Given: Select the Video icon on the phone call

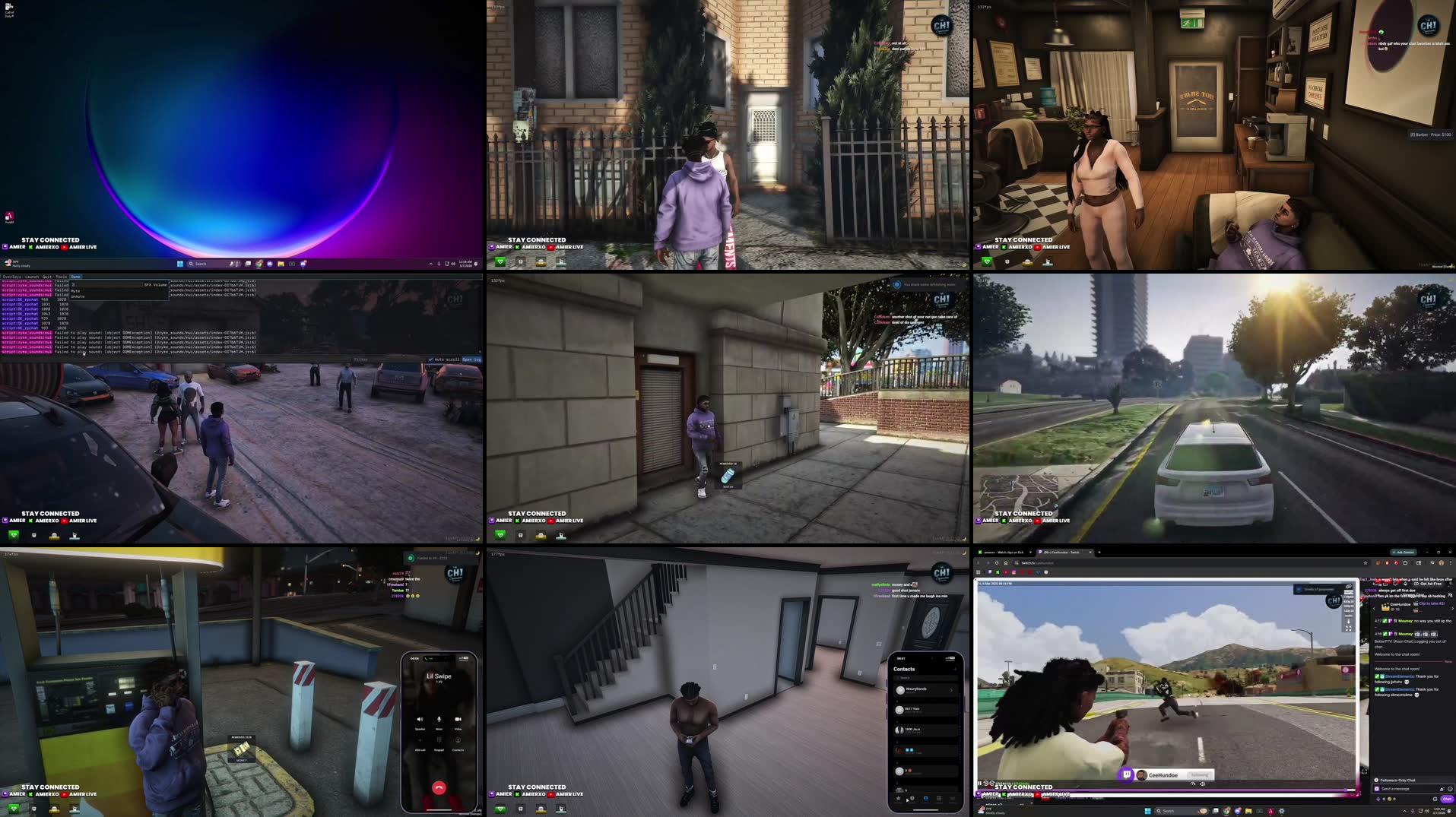Looking at the screenshot, I should [457, 719].
